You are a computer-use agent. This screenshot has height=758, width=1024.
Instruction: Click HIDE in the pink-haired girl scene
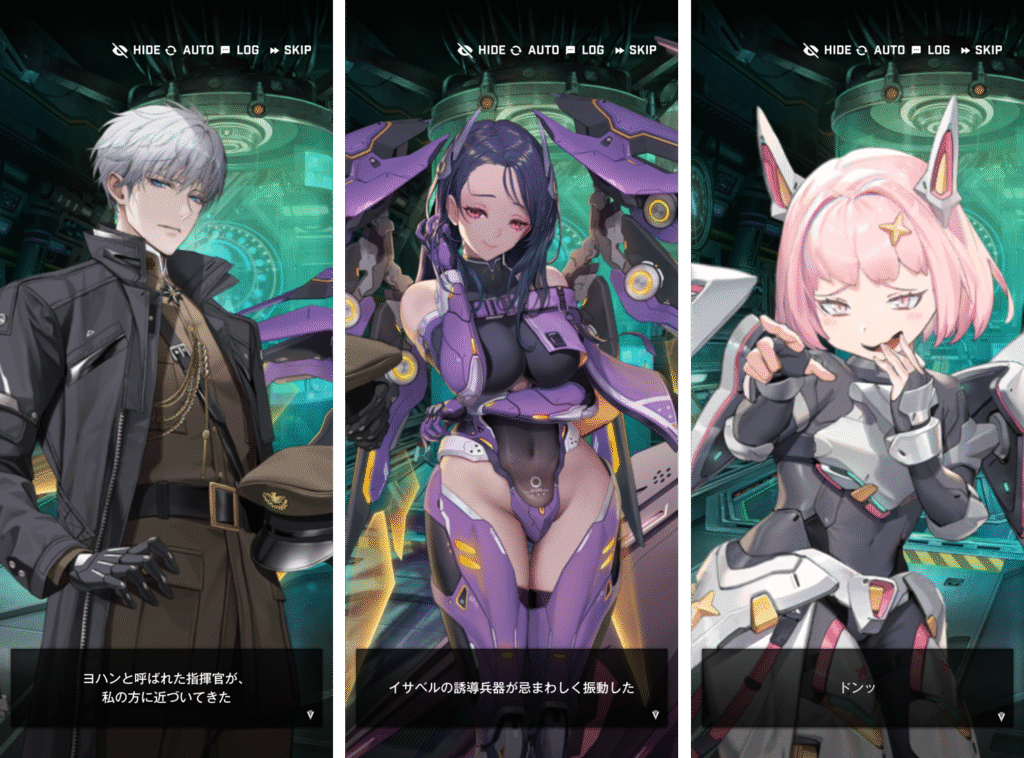click(x=829, y=50)
